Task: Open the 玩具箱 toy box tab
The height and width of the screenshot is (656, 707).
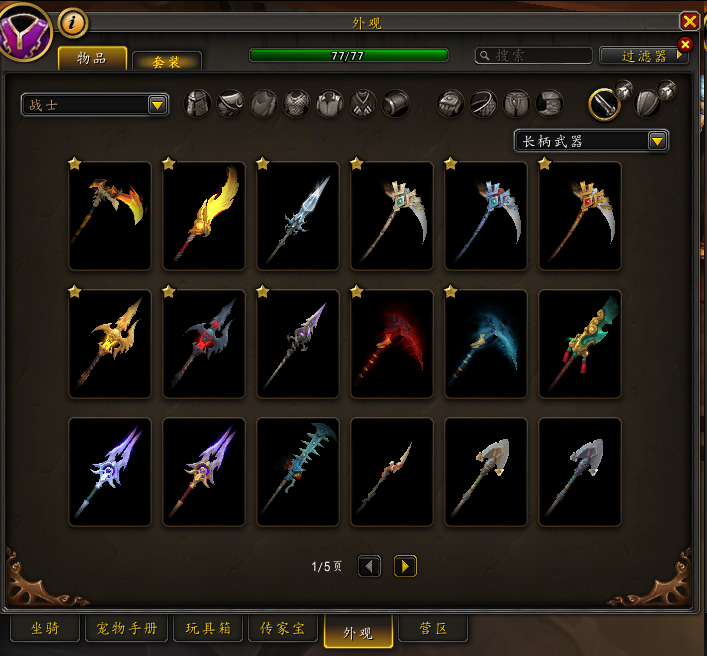Action: point(209,629)
